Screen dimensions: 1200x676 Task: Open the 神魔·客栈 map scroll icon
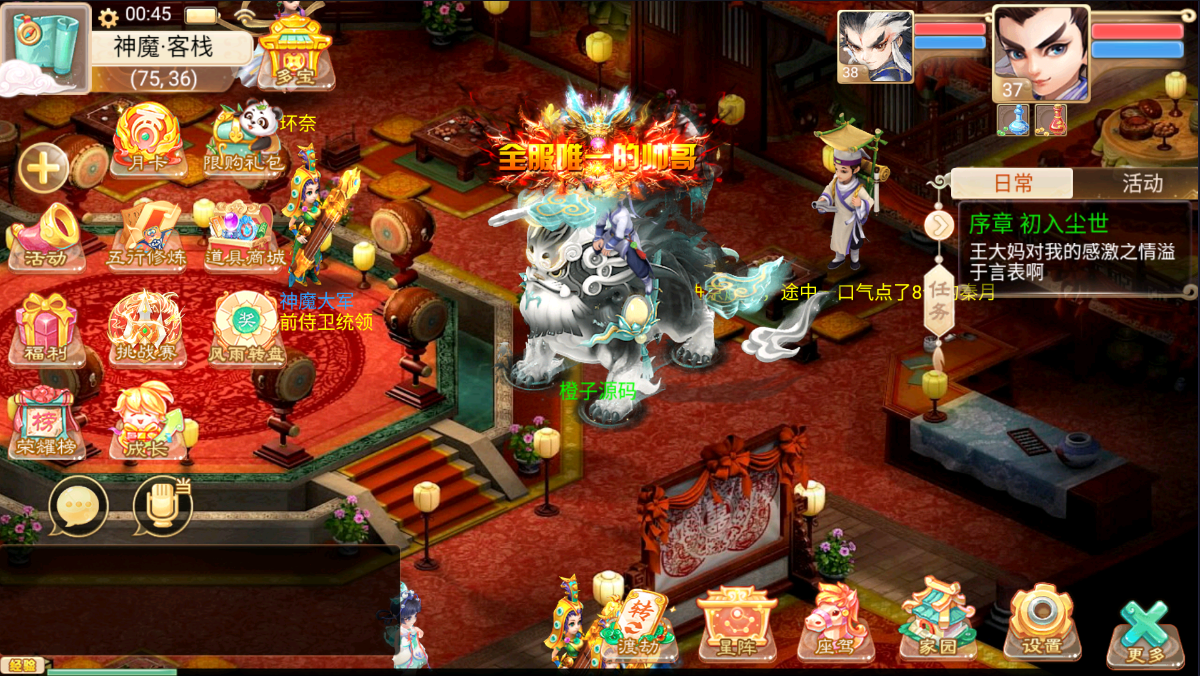pos(46,50)
